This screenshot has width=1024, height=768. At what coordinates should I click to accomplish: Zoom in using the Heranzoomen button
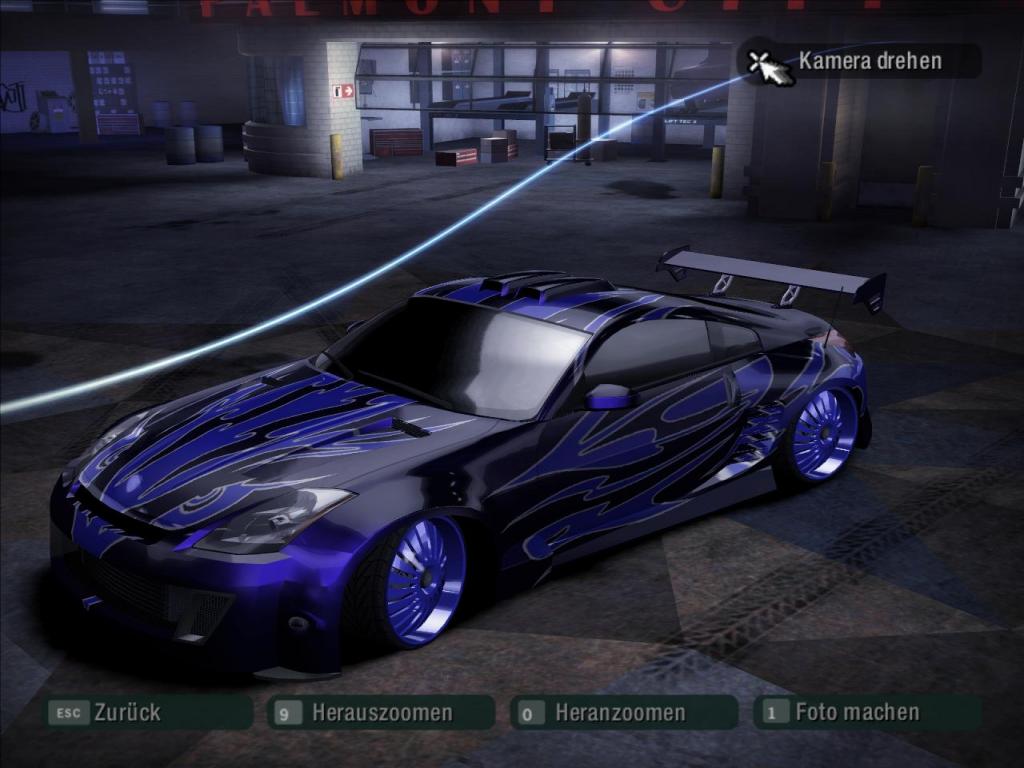(620, 713)
